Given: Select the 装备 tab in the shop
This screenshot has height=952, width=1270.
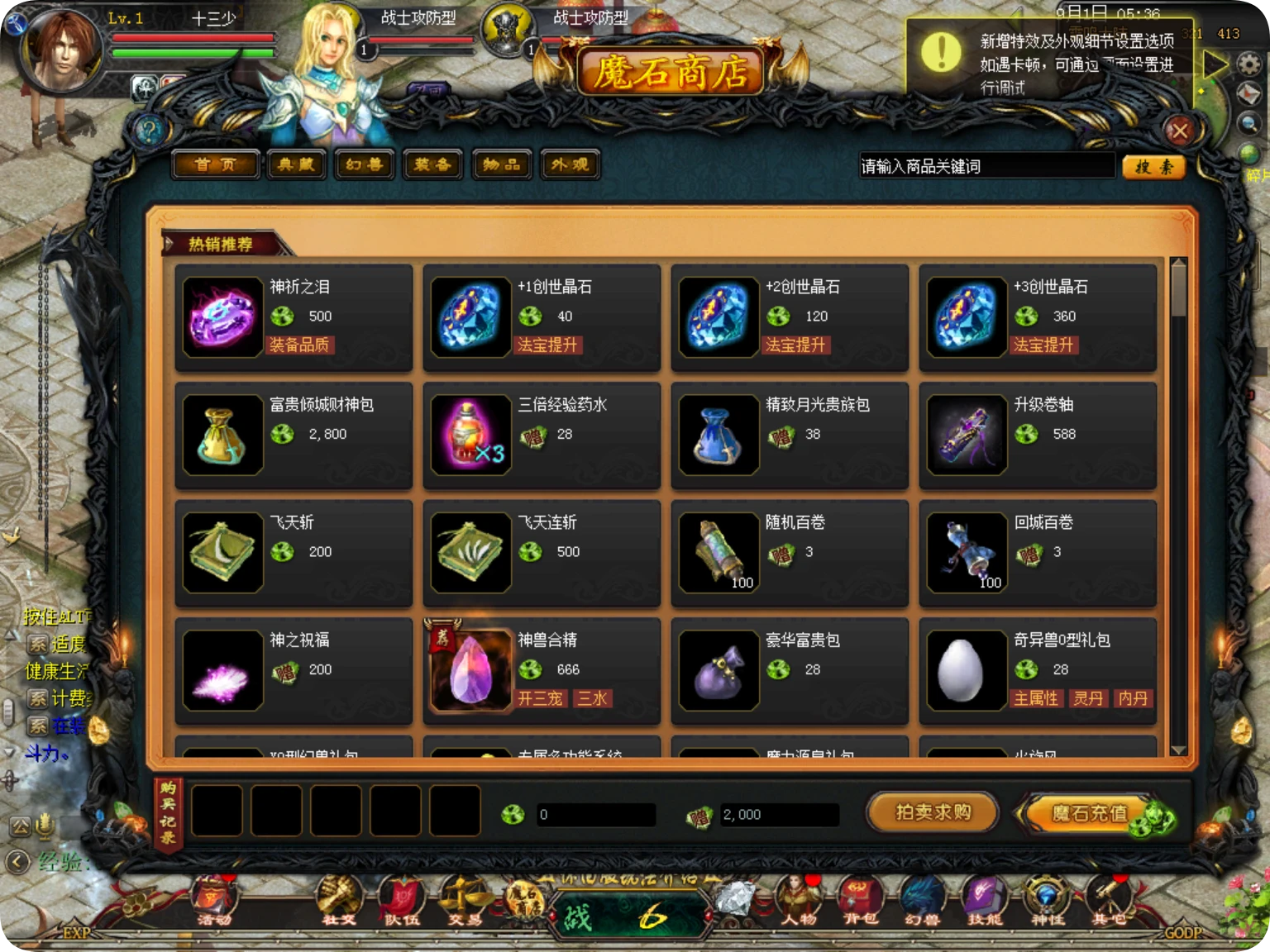Looking at the screenshot, I should [x=432, y=164].
